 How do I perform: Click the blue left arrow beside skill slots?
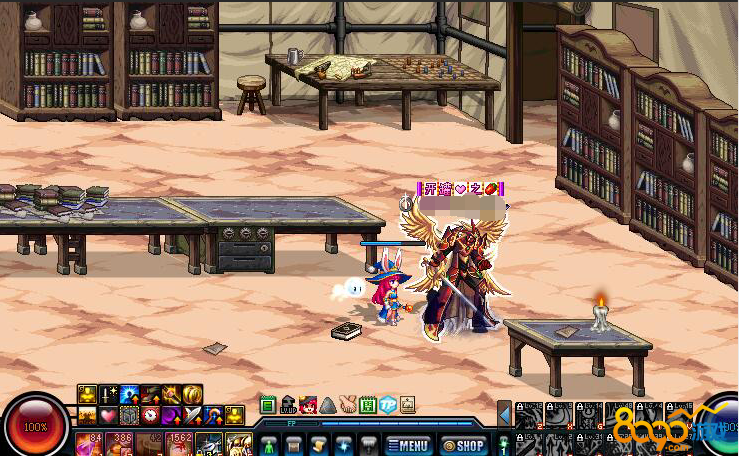click(505, 413)
